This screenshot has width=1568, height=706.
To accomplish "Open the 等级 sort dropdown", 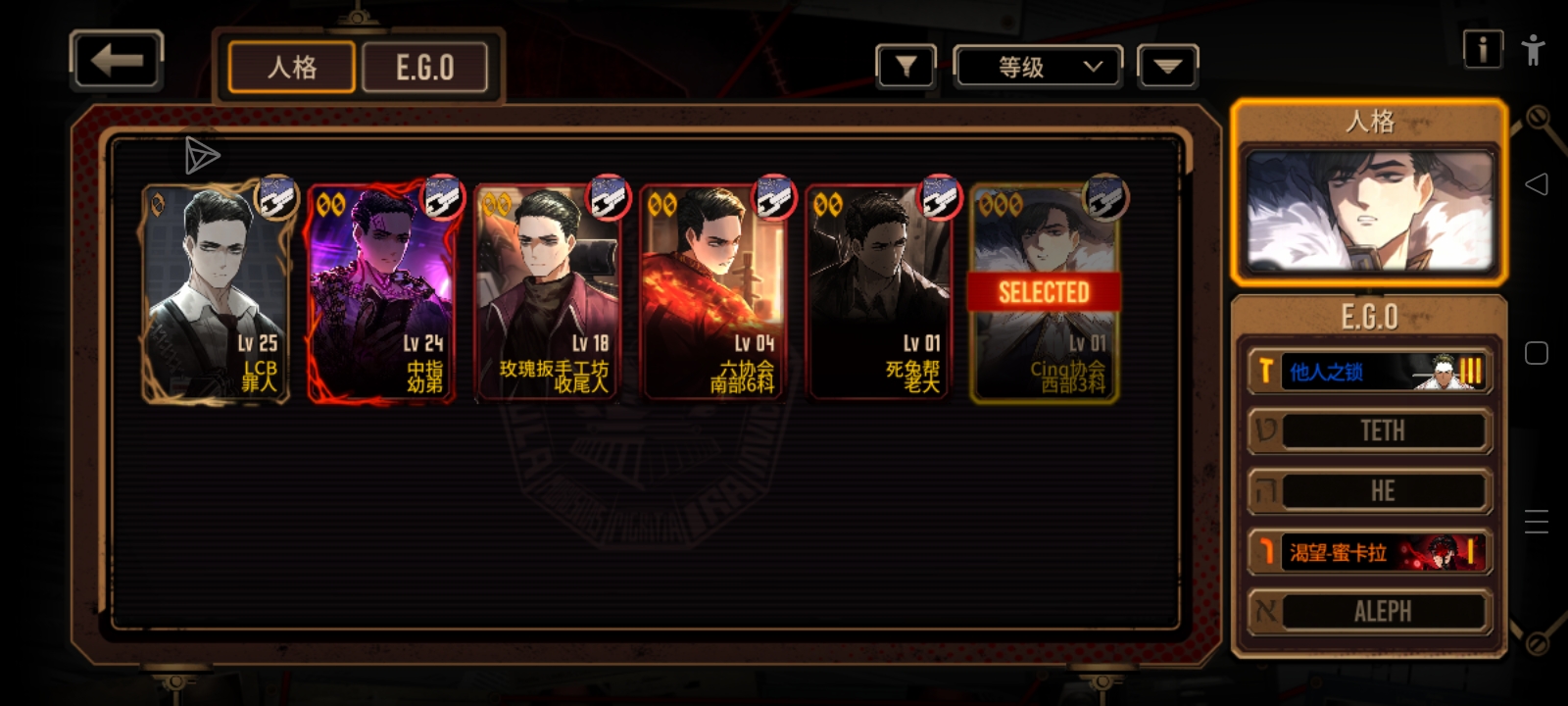I will (1038, 67).
